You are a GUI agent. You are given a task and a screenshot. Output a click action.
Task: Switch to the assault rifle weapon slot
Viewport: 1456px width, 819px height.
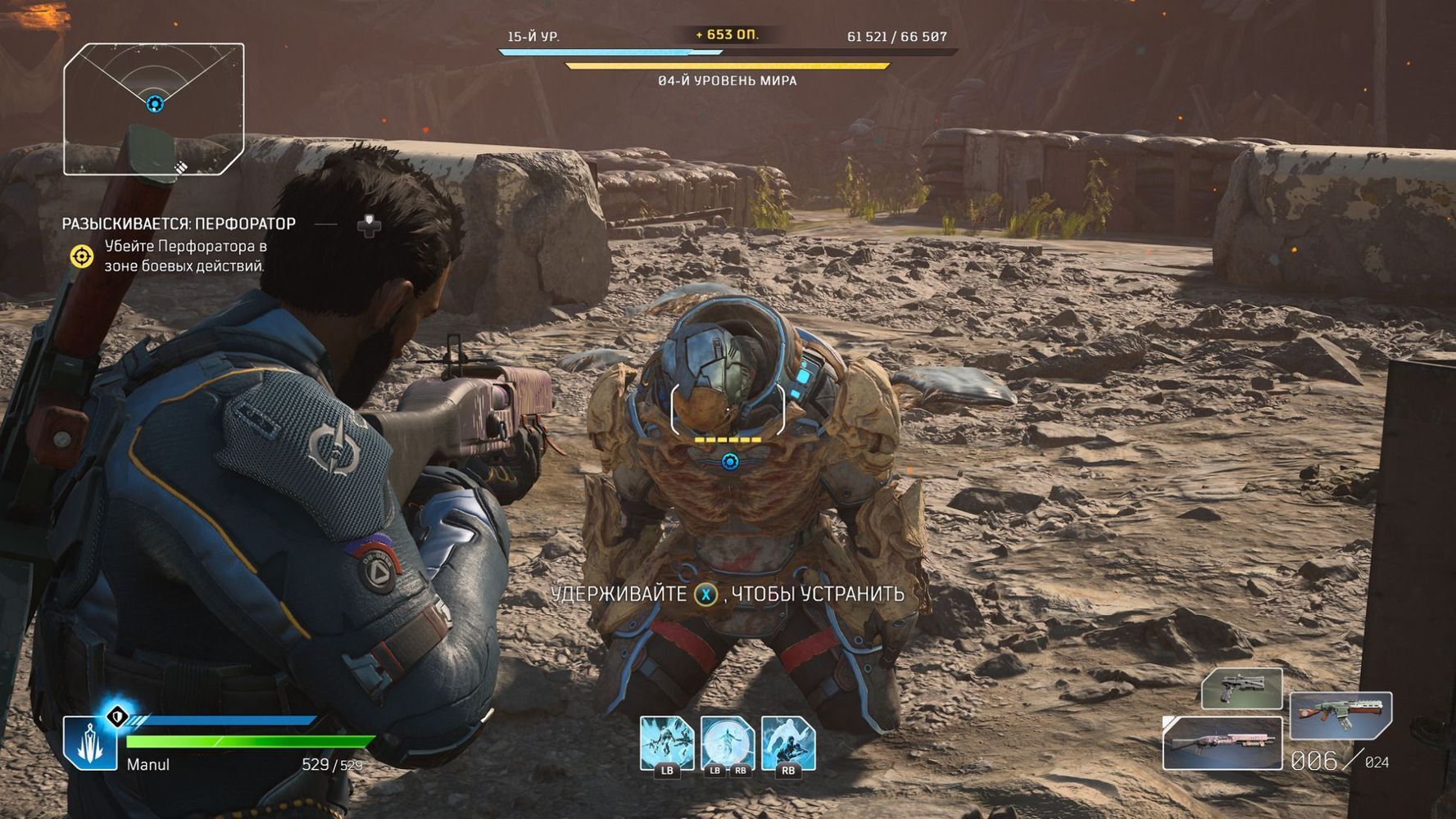coord(1340,716)
